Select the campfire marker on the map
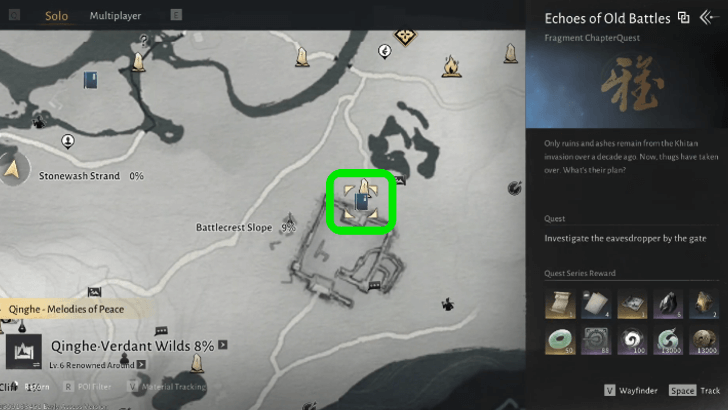Image resolution: width=728 pixels, height=410 pixels. pos(450,67)
